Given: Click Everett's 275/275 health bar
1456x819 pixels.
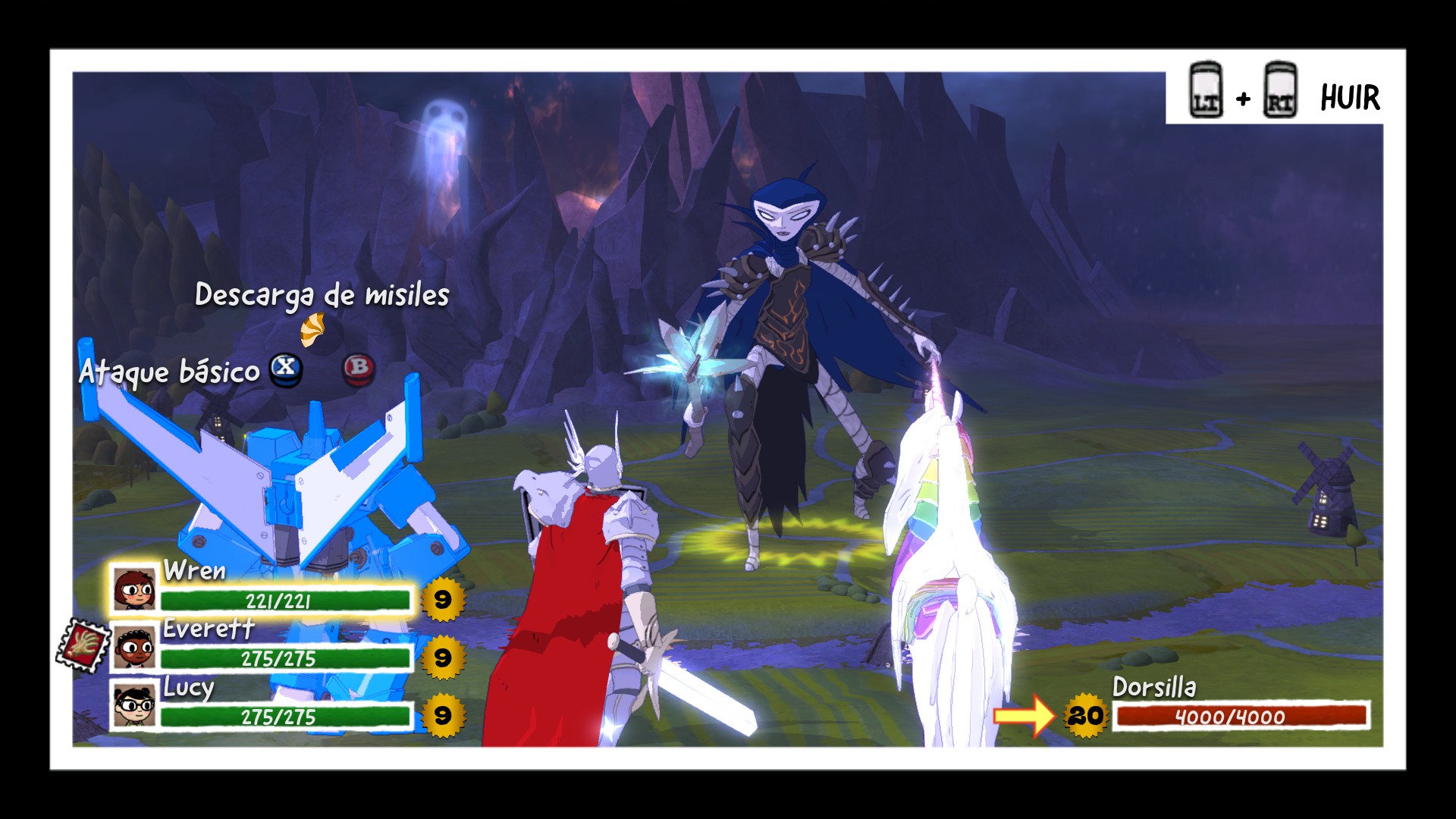Looking at the screenshot, I should [288, 659].
